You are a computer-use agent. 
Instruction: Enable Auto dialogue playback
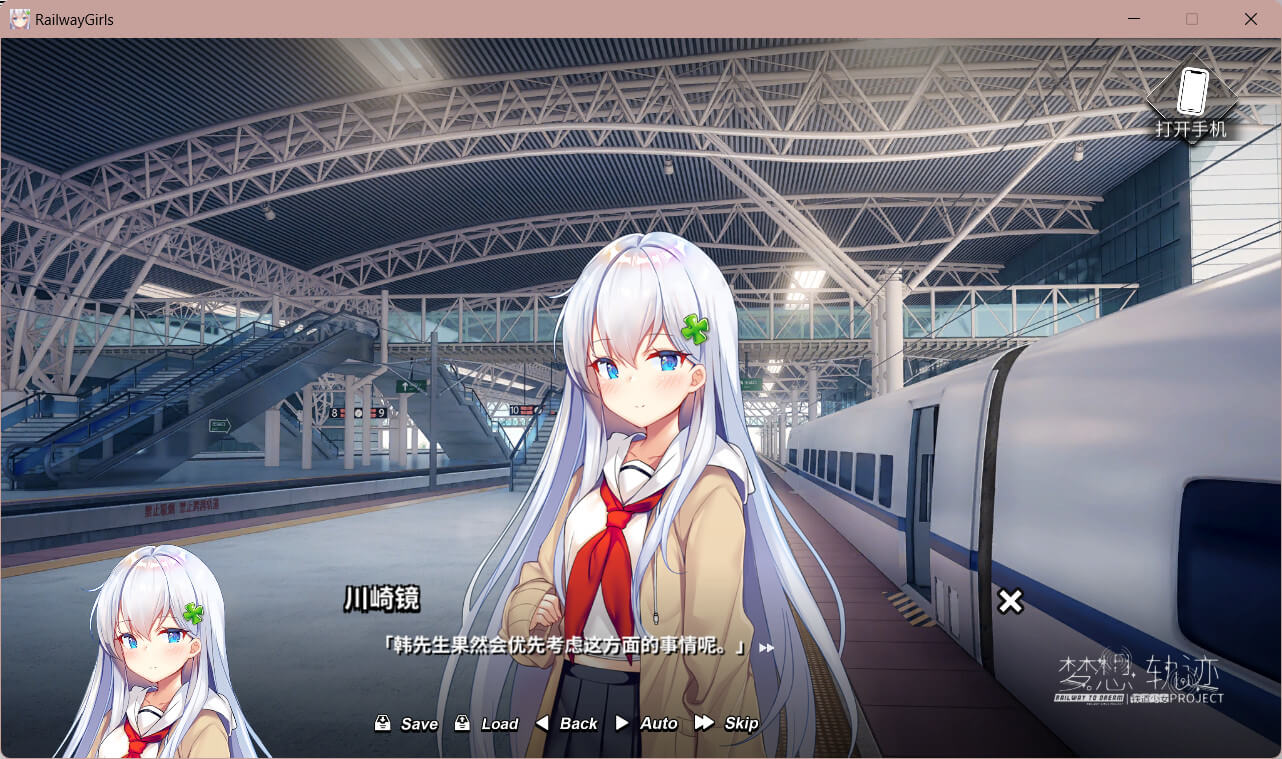pos(647,723)
